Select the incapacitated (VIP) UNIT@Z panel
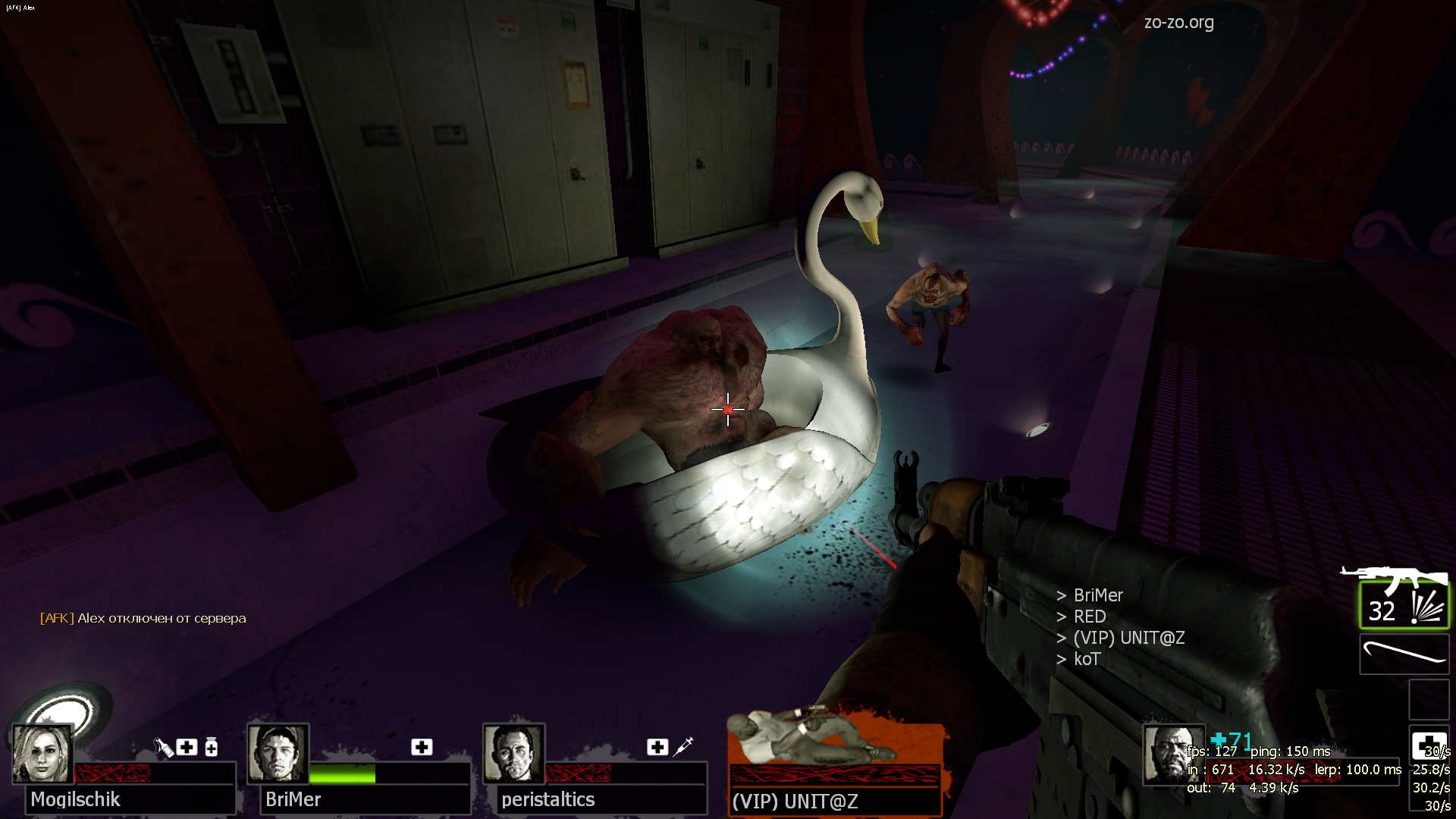This screenshot has width=1456, height=819. 834,762
